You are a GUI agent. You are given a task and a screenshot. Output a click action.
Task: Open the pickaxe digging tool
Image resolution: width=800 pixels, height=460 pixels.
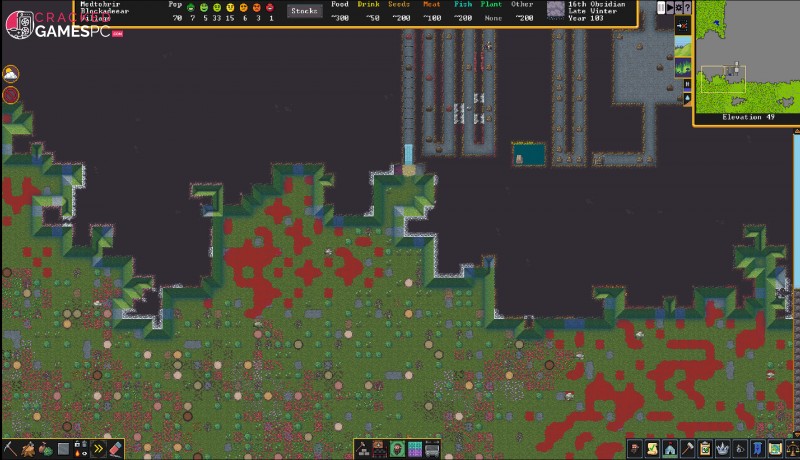pos(9,449)
